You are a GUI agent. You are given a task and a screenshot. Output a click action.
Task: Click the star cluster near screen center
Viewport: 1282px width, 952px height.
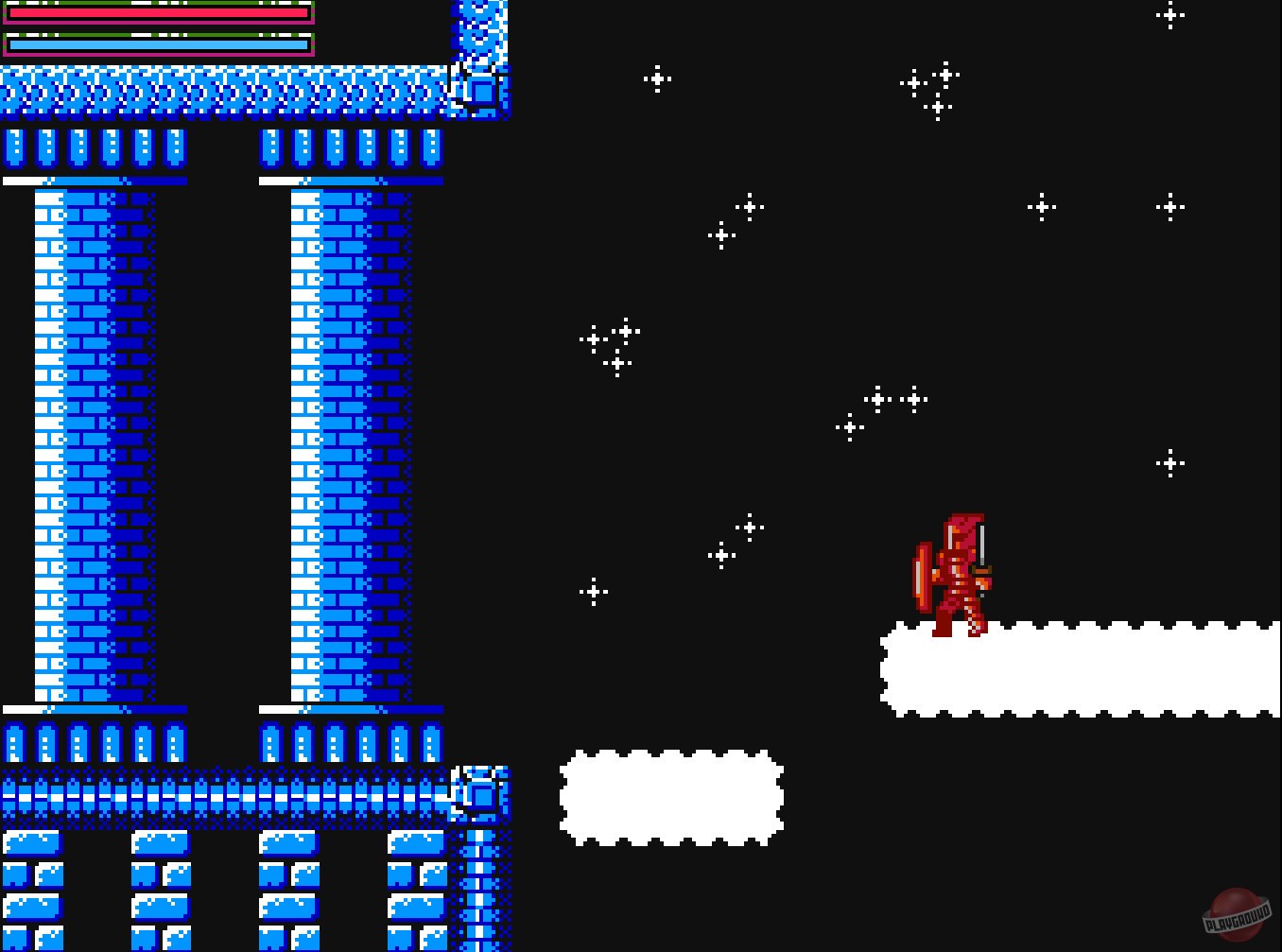point(610,345)
